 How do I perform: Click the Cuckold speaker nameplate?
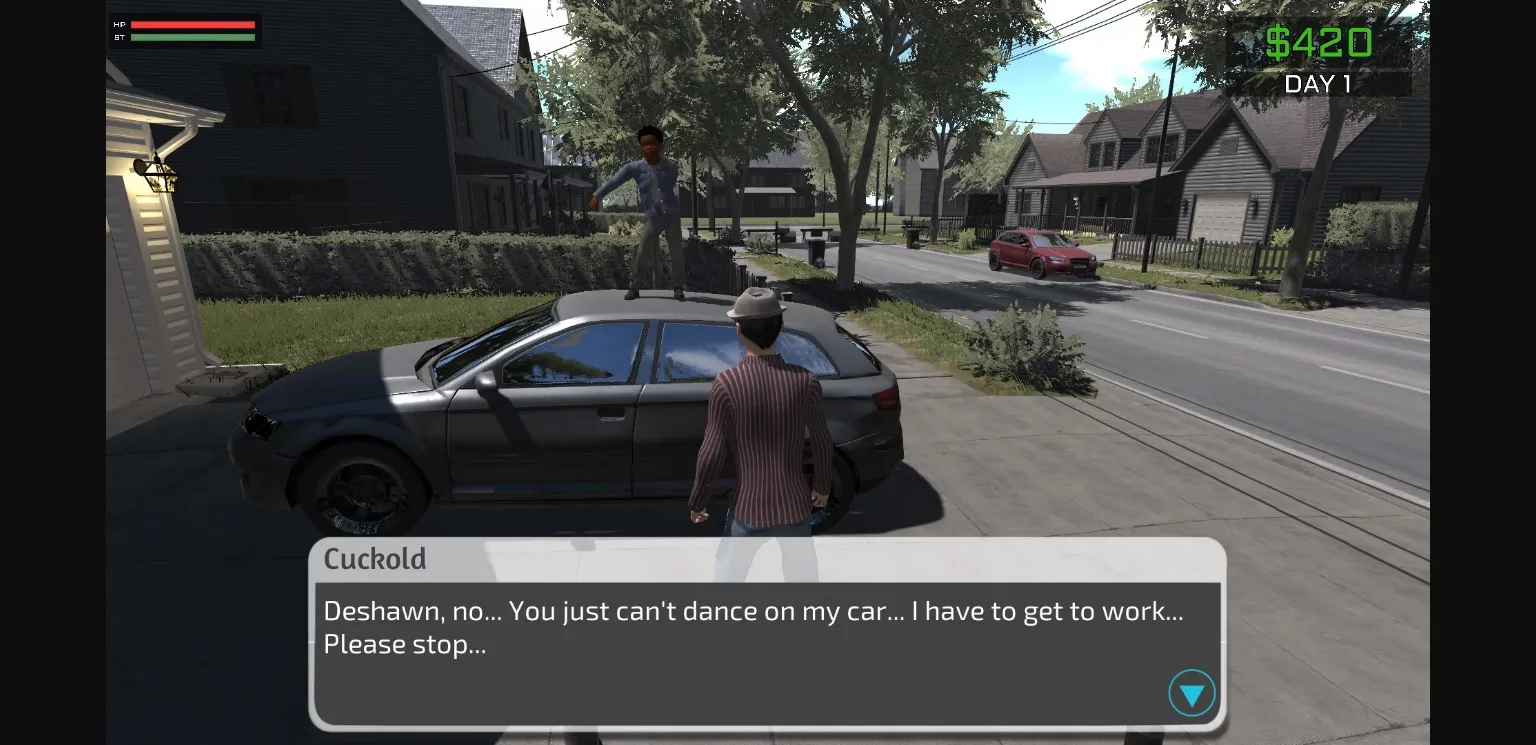(x=375, y=559)
